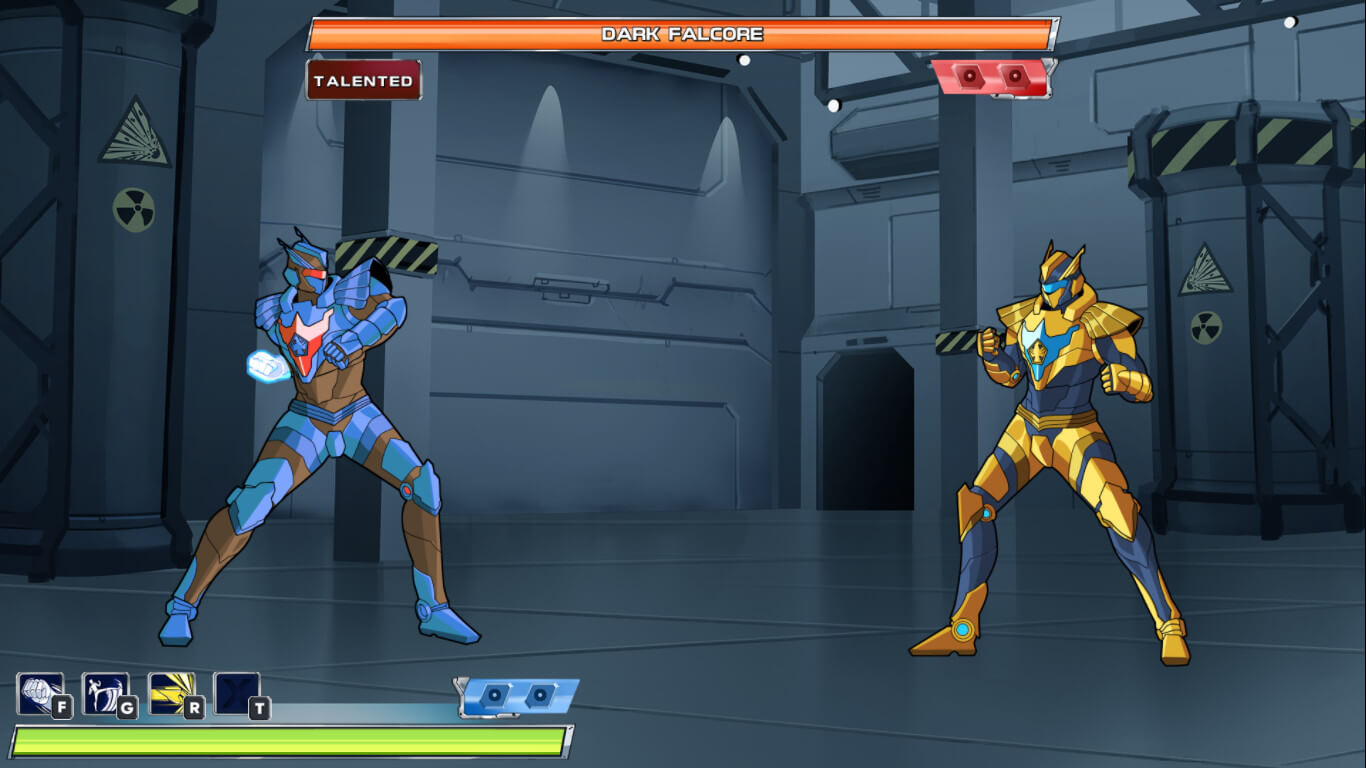This screenshot has width=1366, height=768.
Task: Click the DARK FALCORE name text
Action: [x=683, y=33]
